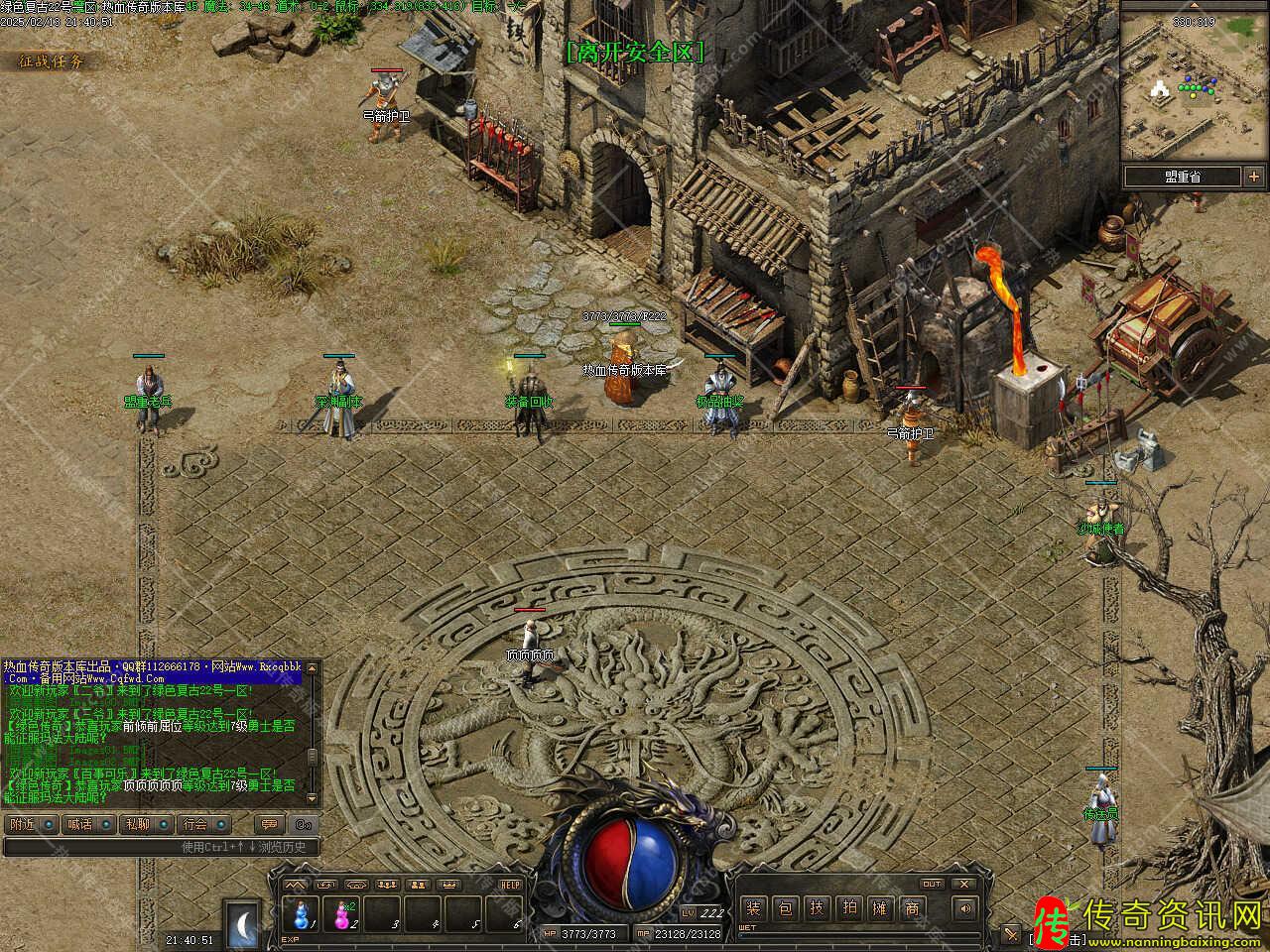Open the 装 equipment panel
Screen dimensions: 1270x952
click(x=754, y=907)
